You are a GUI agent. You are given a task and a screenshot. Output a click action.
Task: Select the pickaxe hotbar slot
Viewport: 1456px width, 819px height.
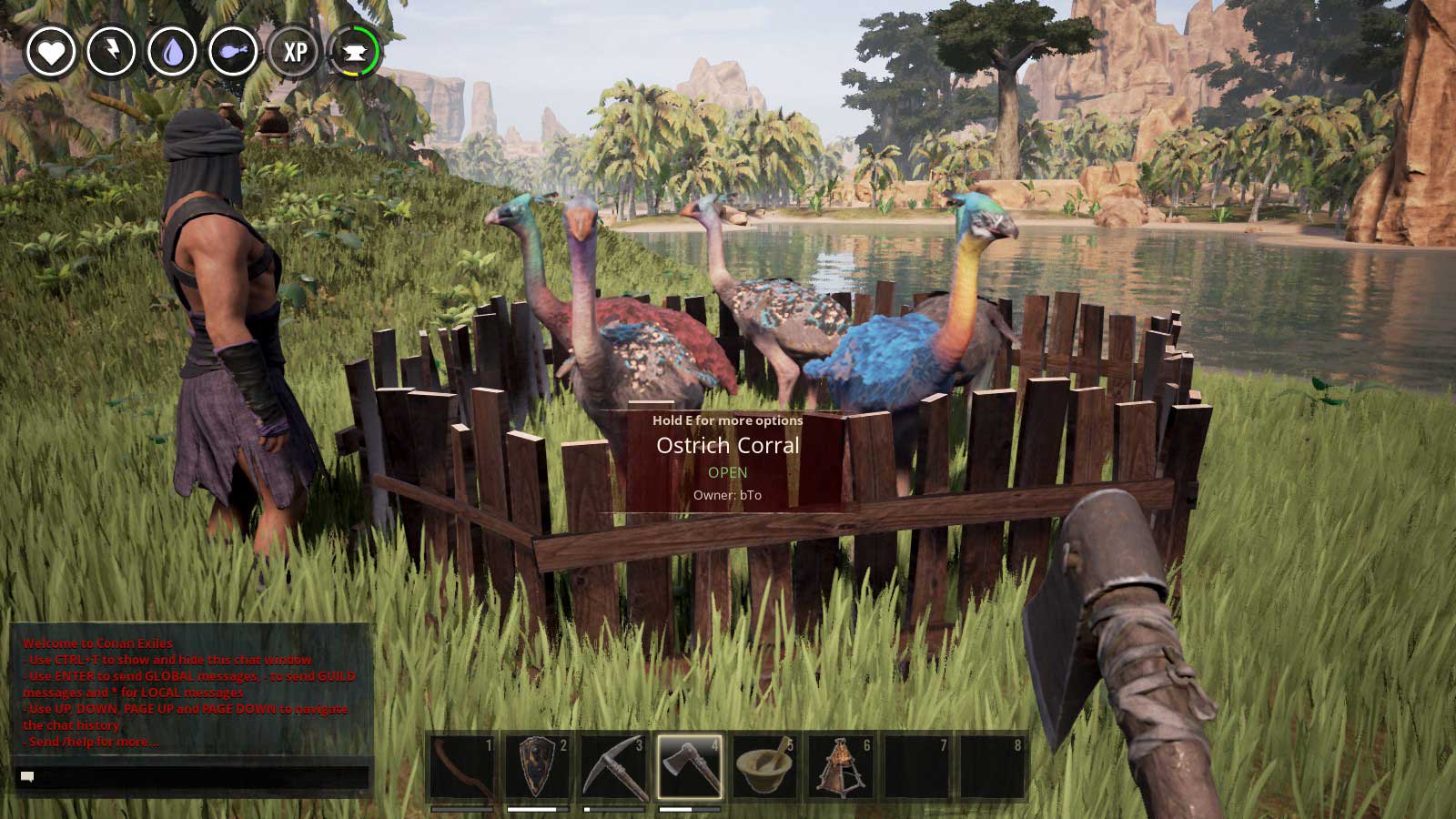613,767
